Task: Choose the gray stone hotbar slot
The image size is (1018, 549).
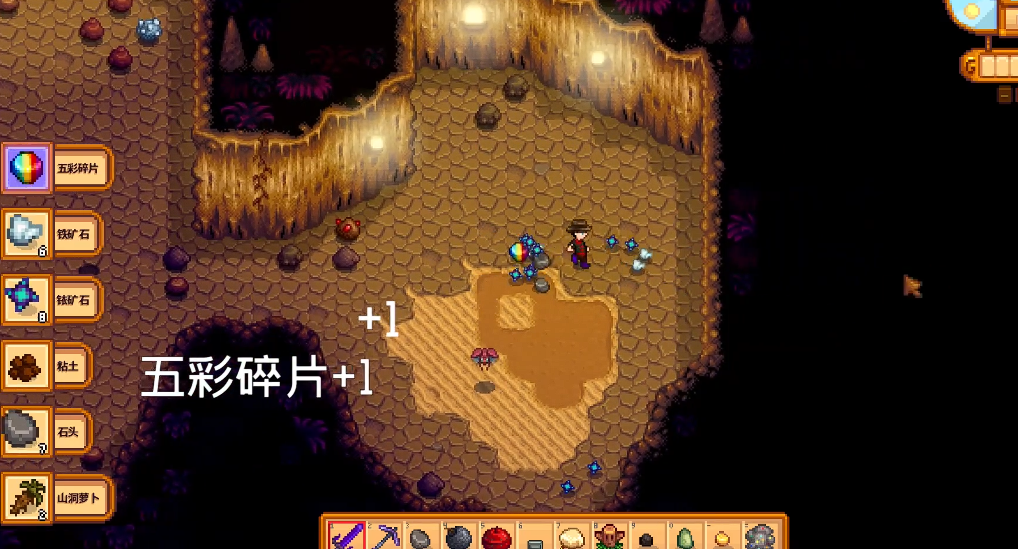Action: tap(421, 539)
